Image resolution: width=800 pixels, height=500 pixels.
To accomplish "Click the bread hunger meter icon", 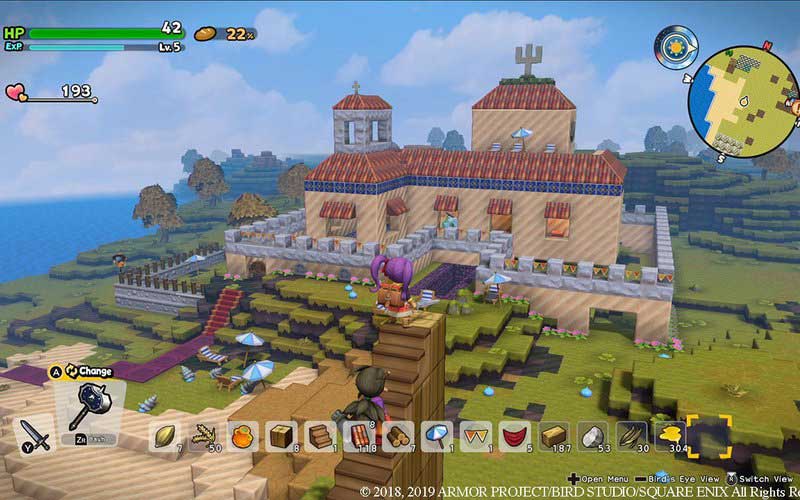I will [x=207, y=33].
